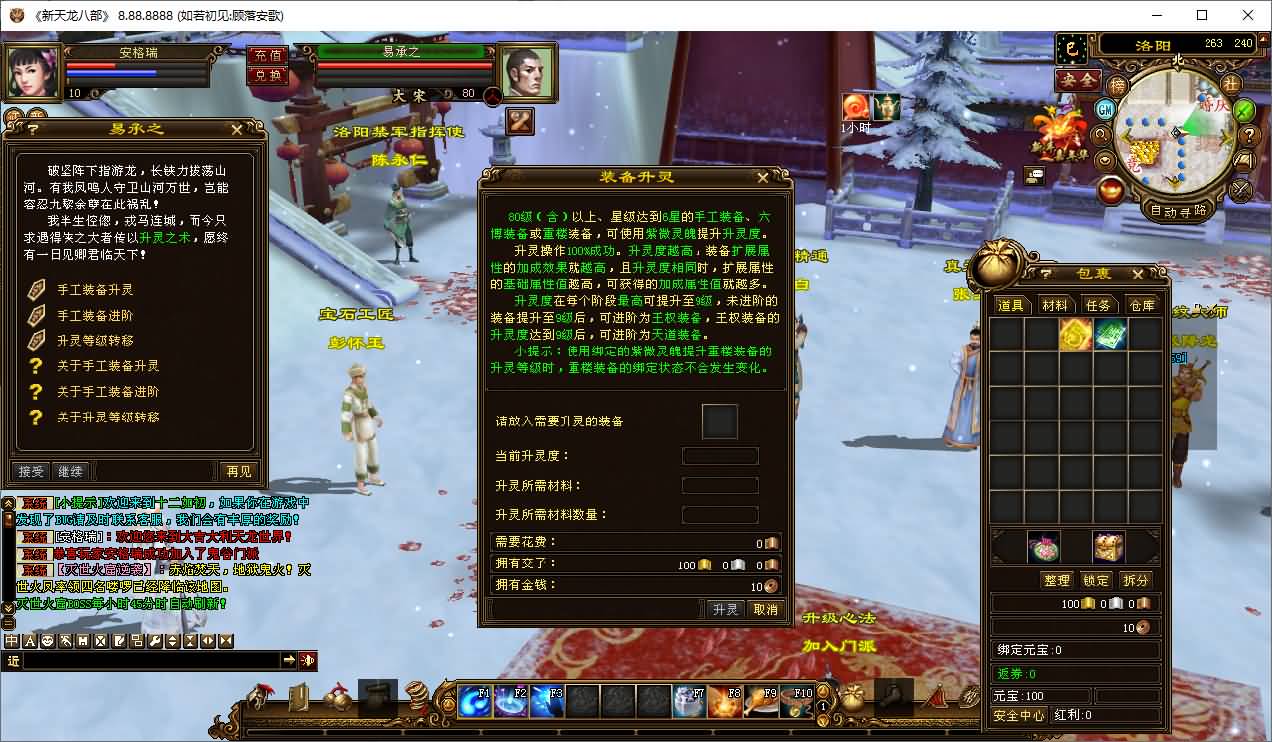Select the golden scroll item in the bag

(1075, 334)
